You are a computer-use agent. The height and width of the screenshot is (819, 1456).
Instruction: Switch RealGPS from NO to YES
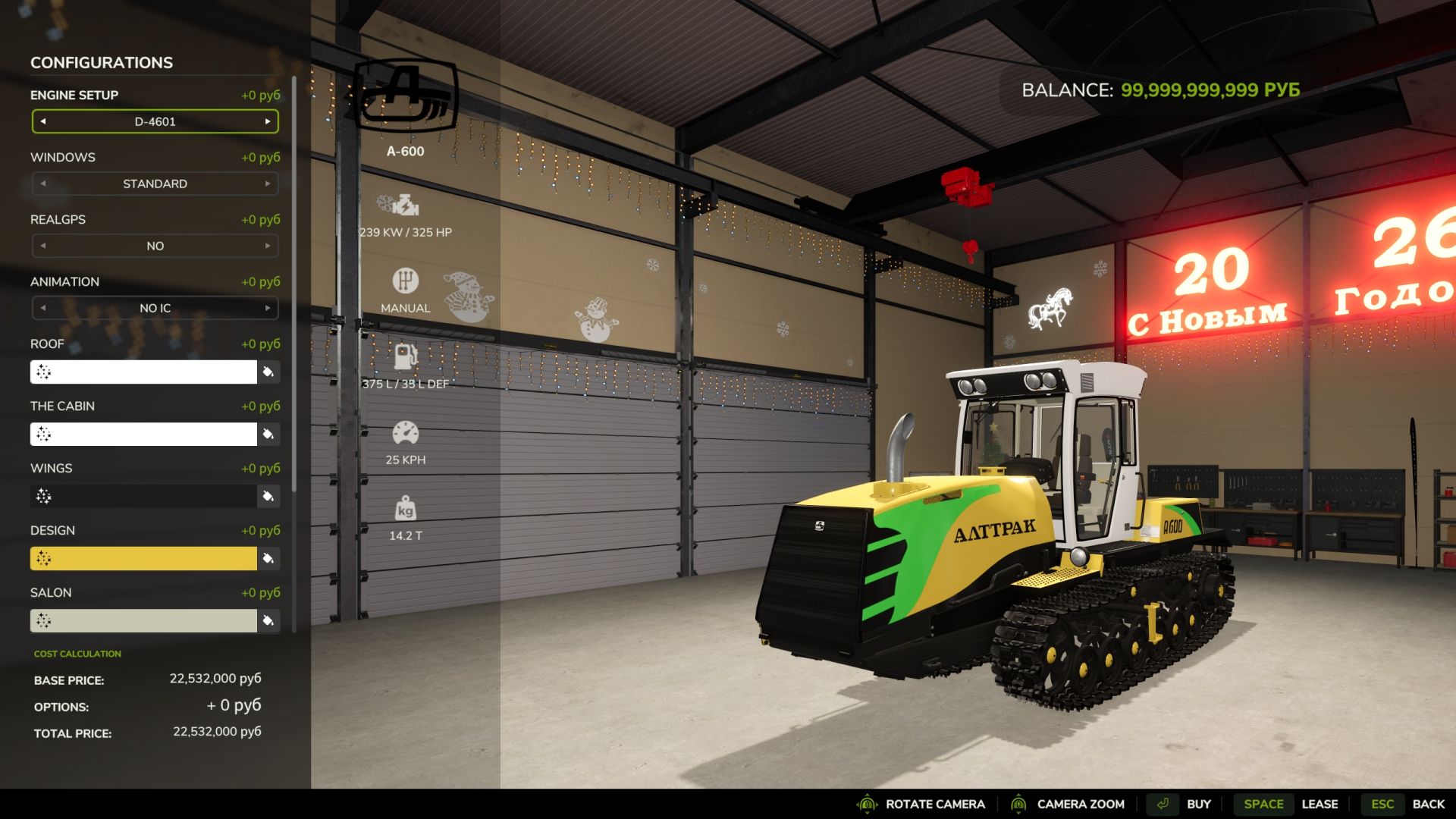(268, 246)
